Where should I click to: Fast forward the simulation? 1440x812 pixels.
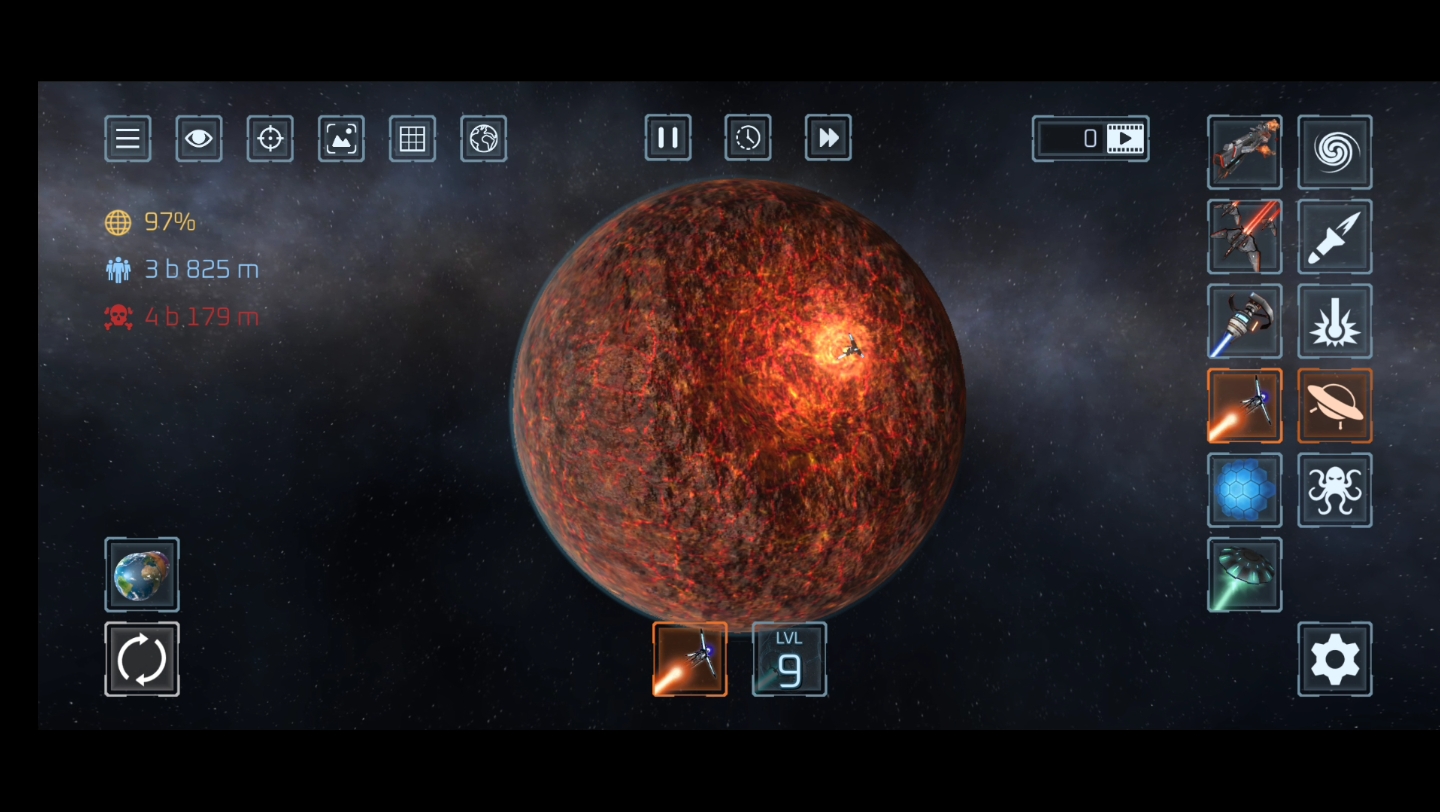(828, 138)
